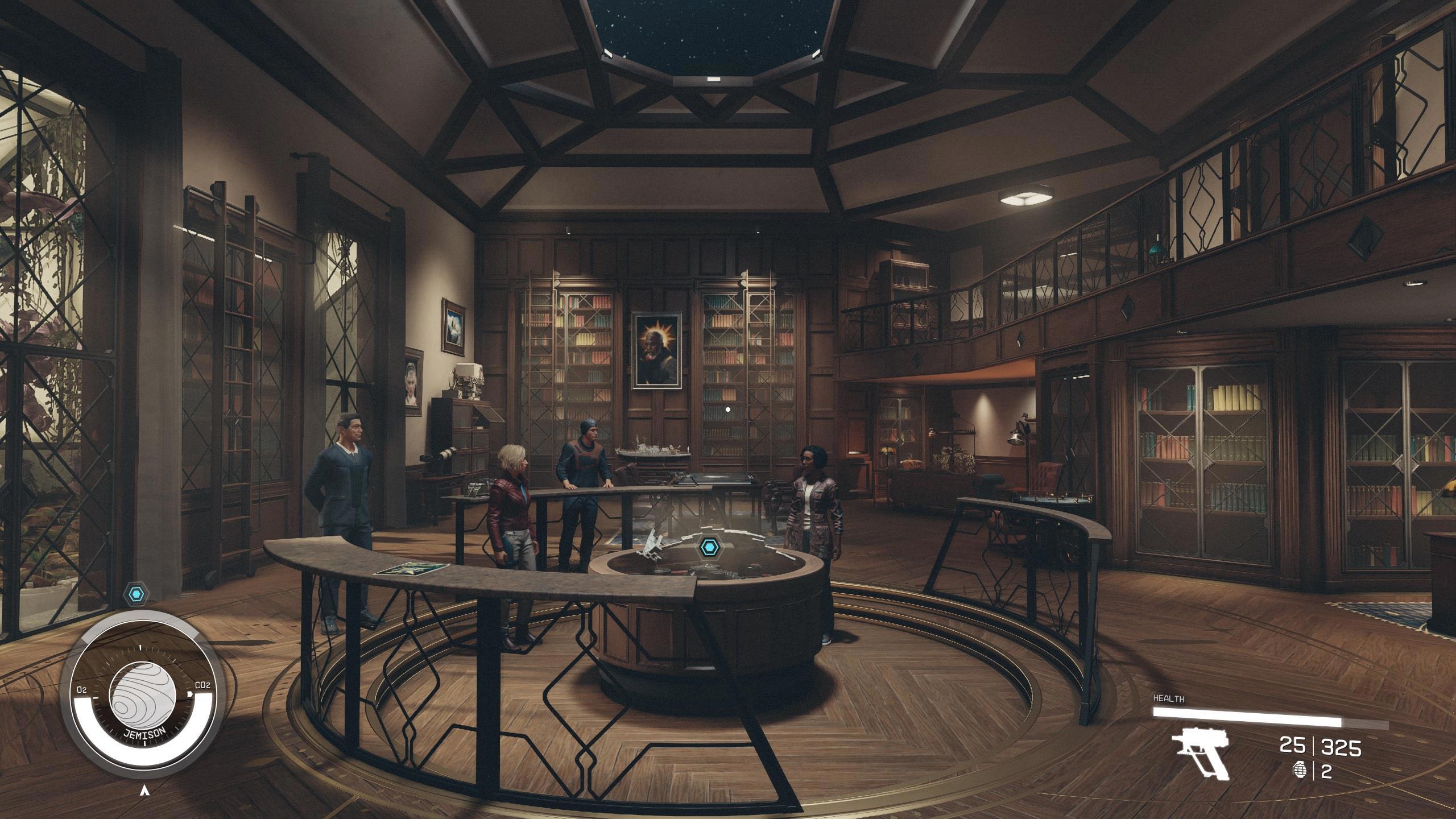This screenshot has height=819, width=1456.
Task: Click the grenade icon beside the count
Action: click(1298, 771)
